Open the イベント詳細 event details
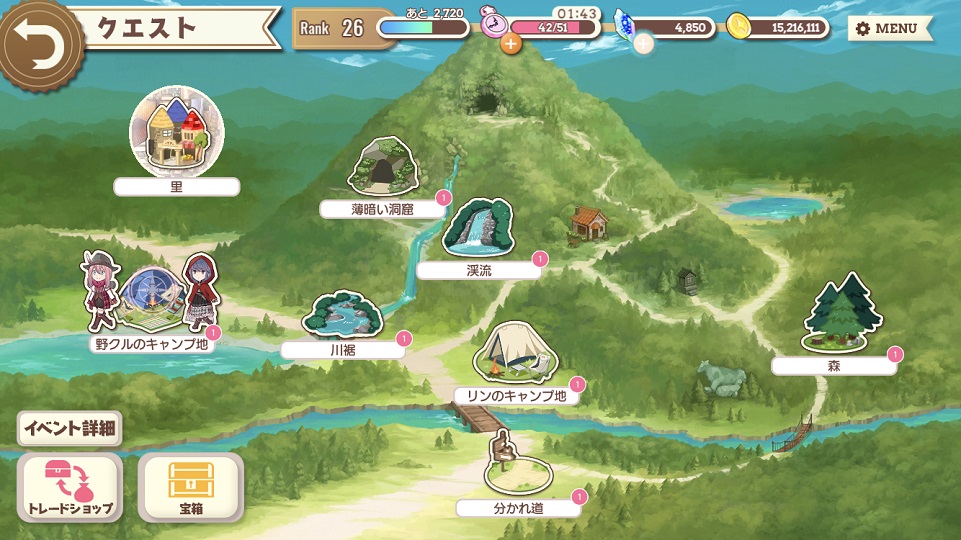The width and height of the screenshot is (961, 540). coord(70,430)
